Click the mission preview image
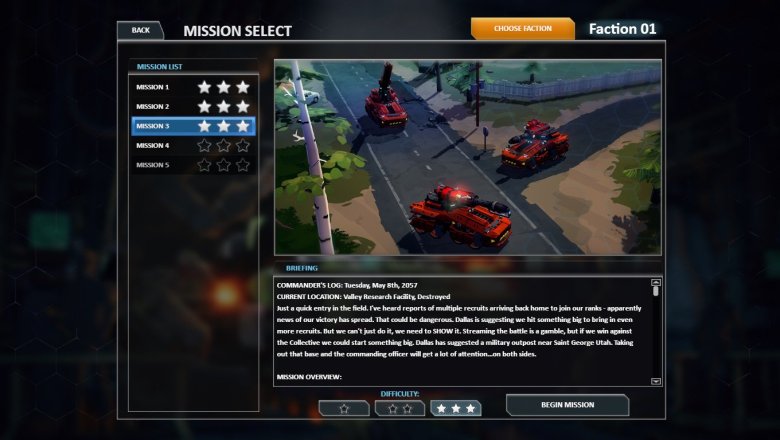This screenshot has width=780, height=440. [468, 157]
